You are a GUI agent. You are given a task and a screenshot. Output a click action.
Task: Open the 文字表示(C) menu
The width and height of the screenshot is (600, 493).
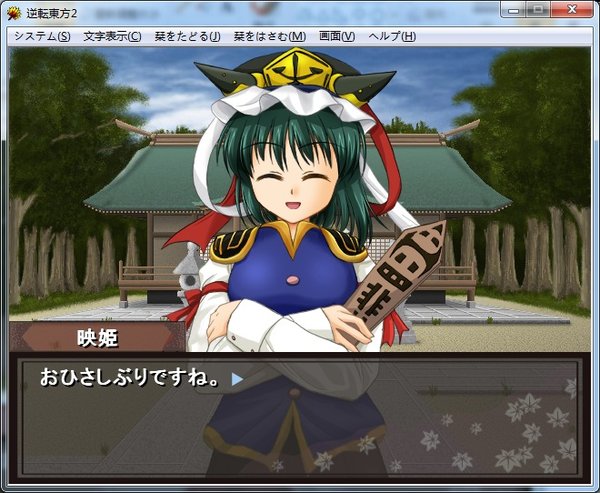[112, 36]
